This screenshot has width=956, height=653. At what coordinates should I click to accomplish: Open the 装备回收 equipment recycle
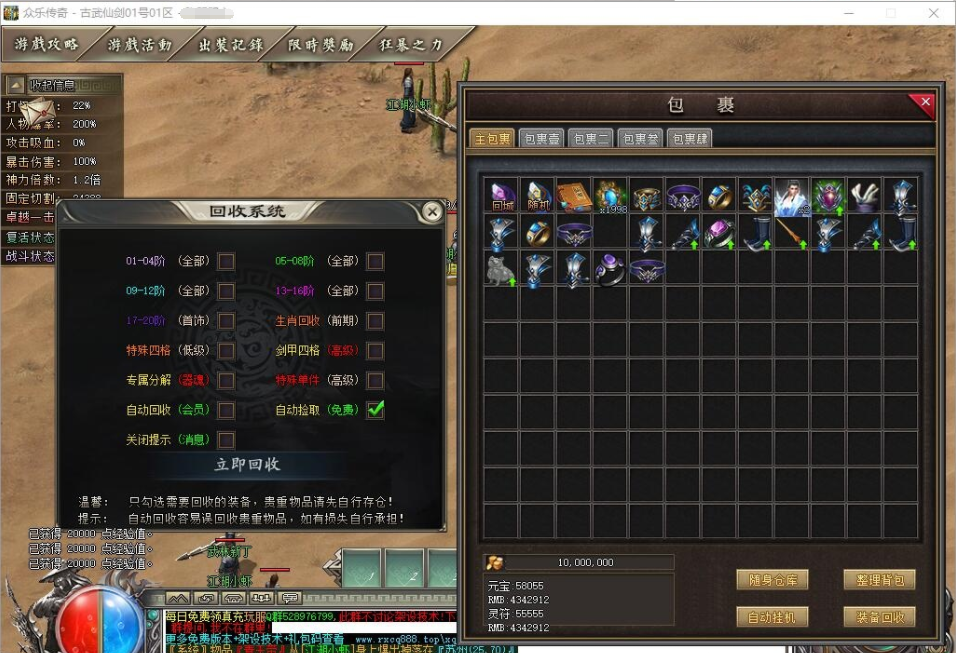(x=879, y=617)
